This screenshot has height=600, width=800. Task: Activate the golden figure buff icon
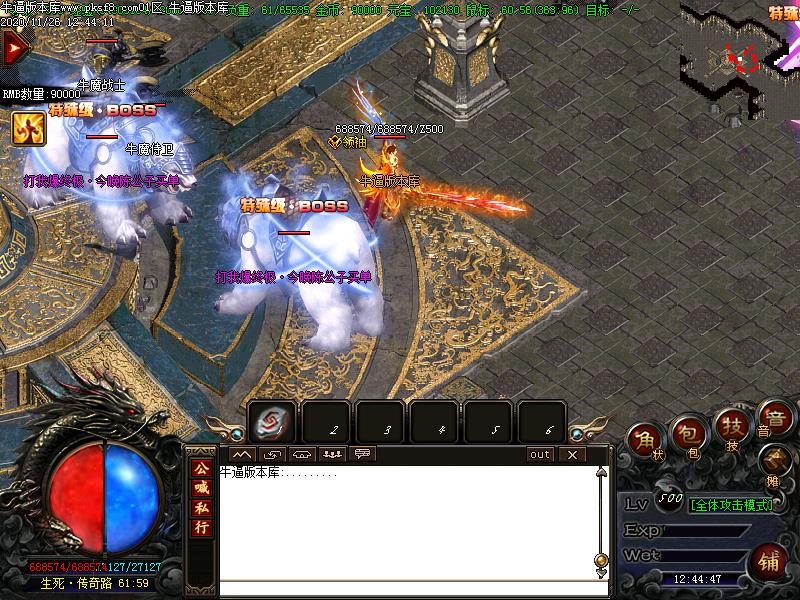tap(25, 127)
